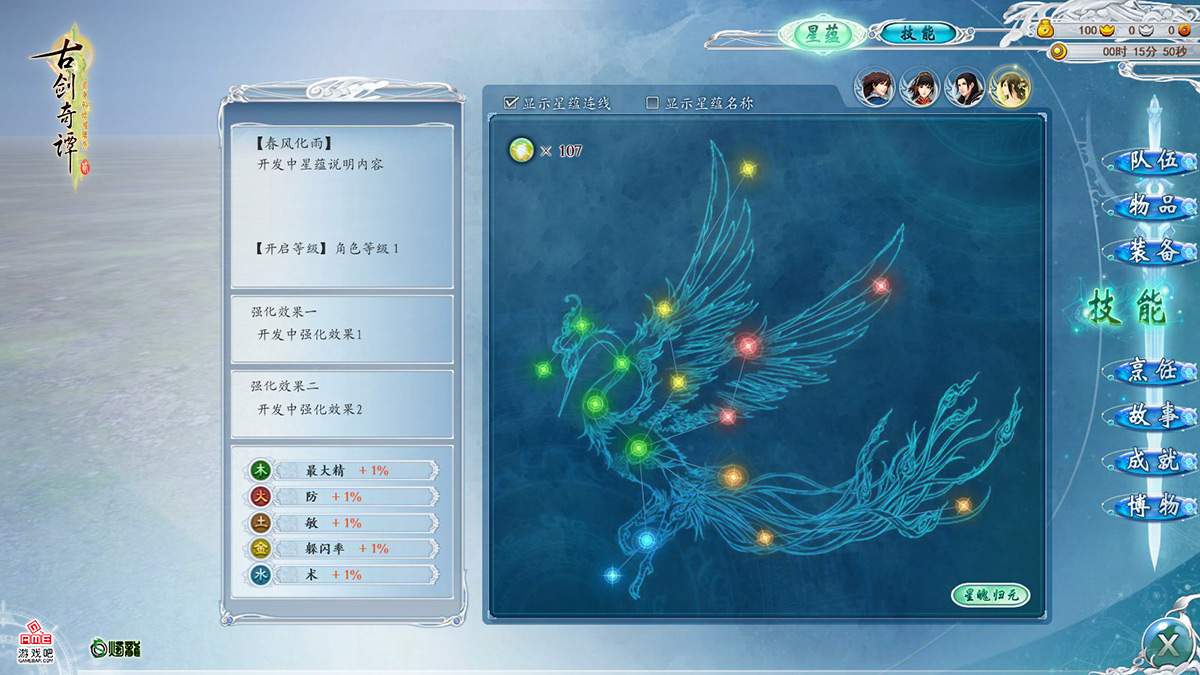The width and height of the screenshot is (1200, 675).
Task: Enable the 显示星蕴名称 checkbox
Action: 653,102
